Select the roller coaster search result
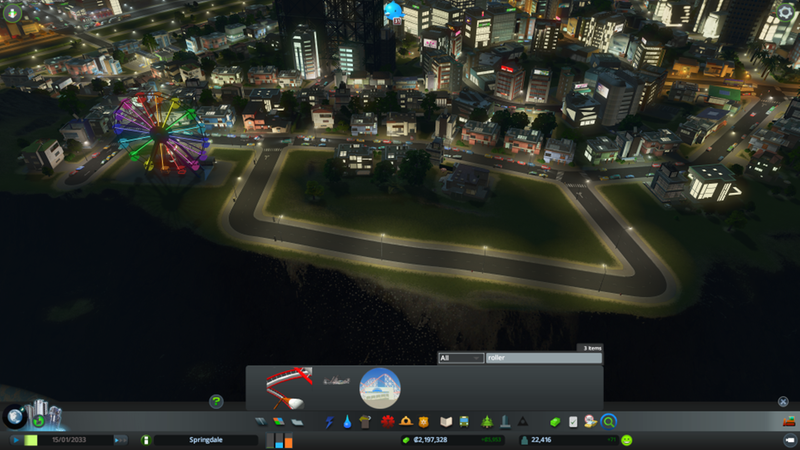The height and width of the screenshot is (450, 800). 289,386
